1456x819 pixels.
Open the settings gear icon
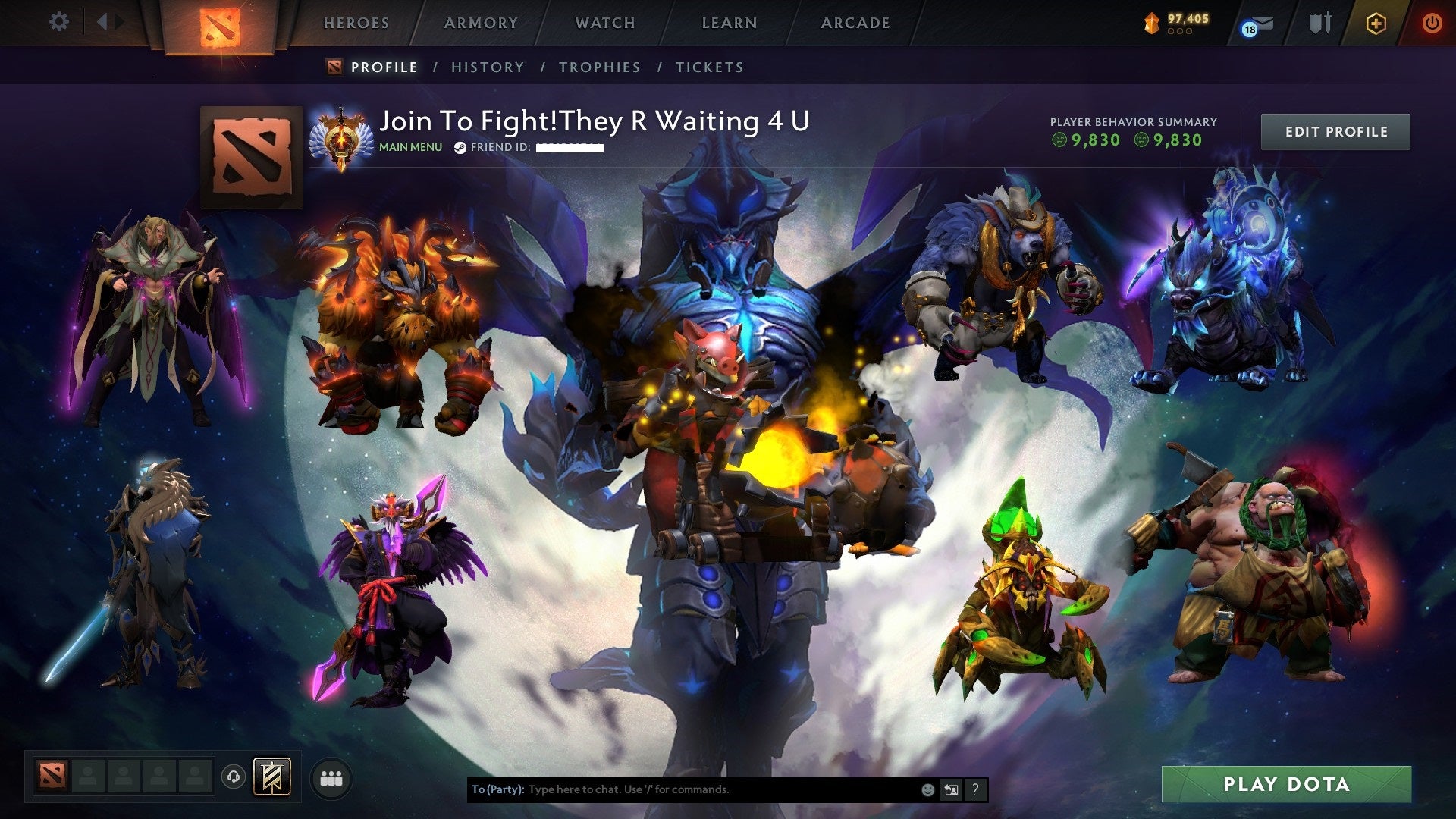58,22
